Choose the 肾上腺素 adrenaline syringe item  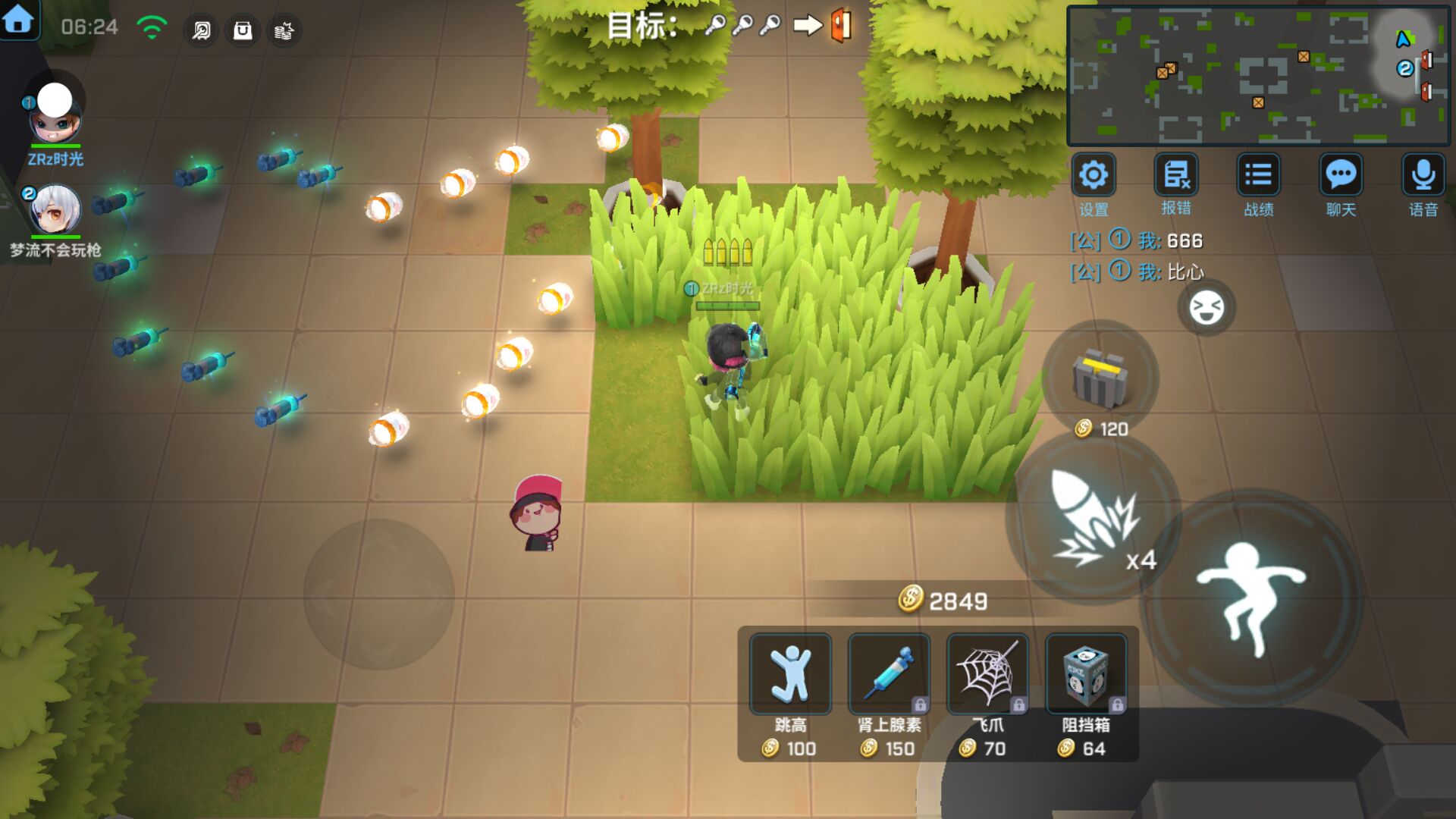(x=889, y=674)
